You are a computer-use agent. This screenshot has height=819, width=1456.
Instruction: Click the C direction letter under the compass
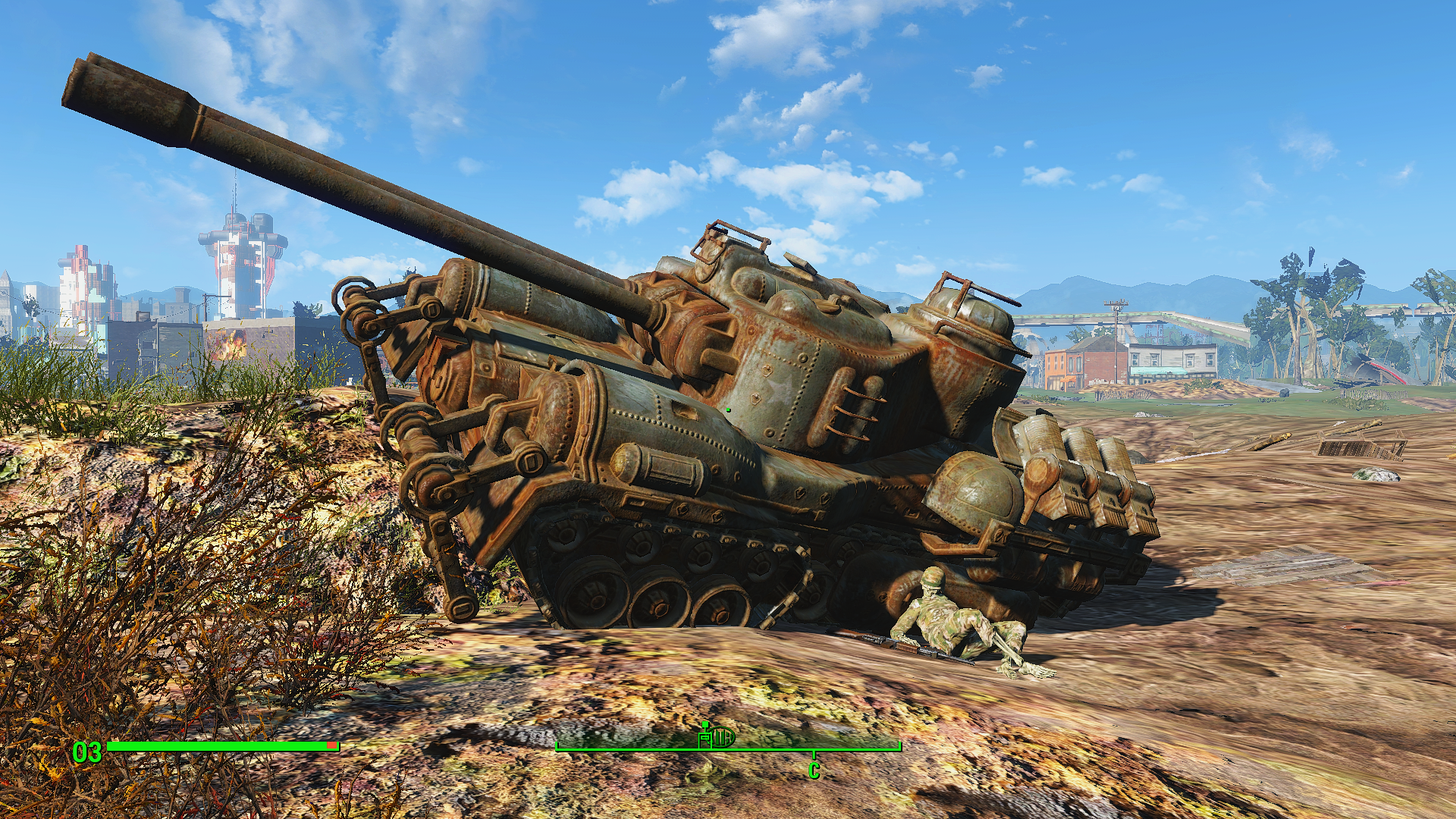point(814,771)
